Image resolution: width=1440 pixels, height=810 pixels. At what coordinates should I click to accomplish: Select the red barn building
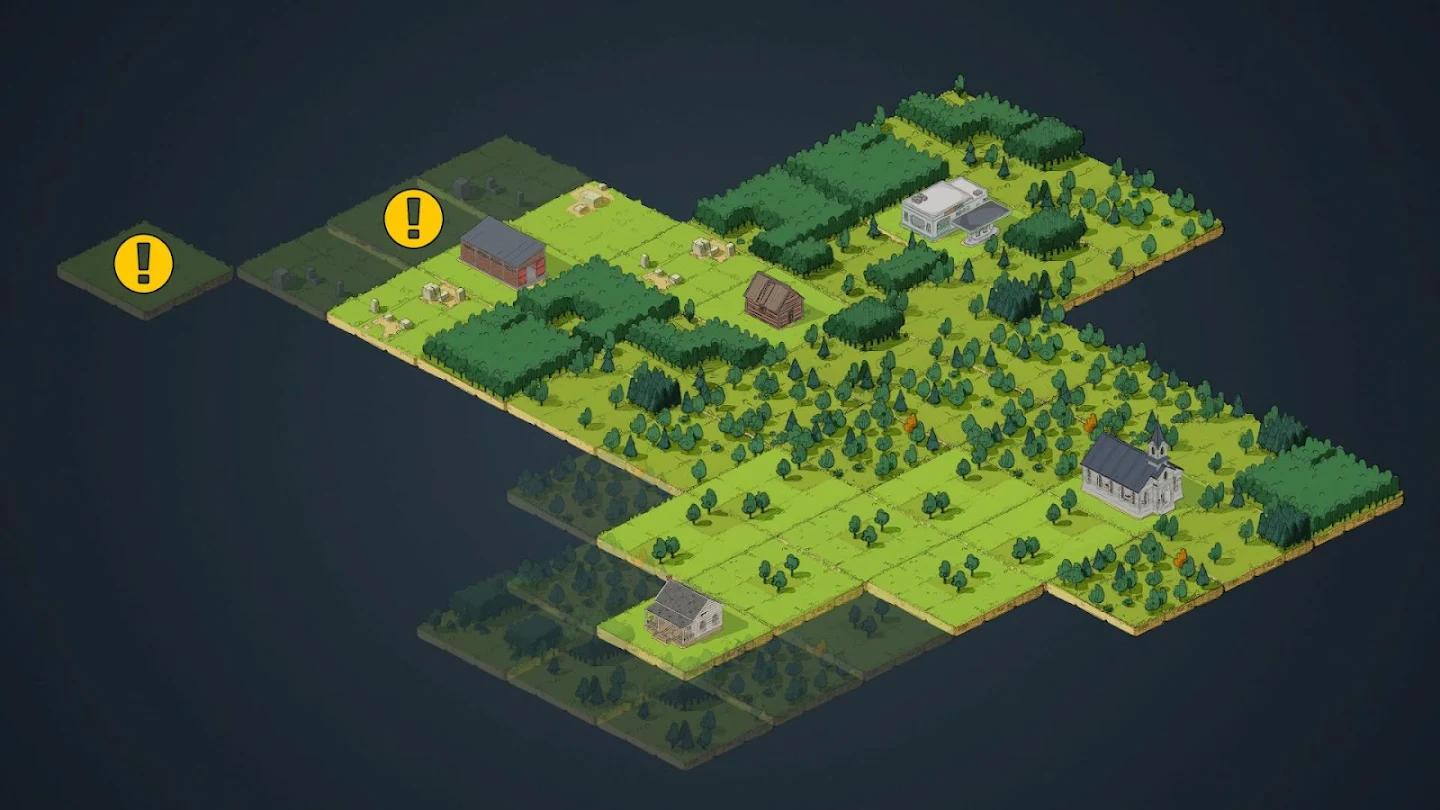[x=505, y=258]
